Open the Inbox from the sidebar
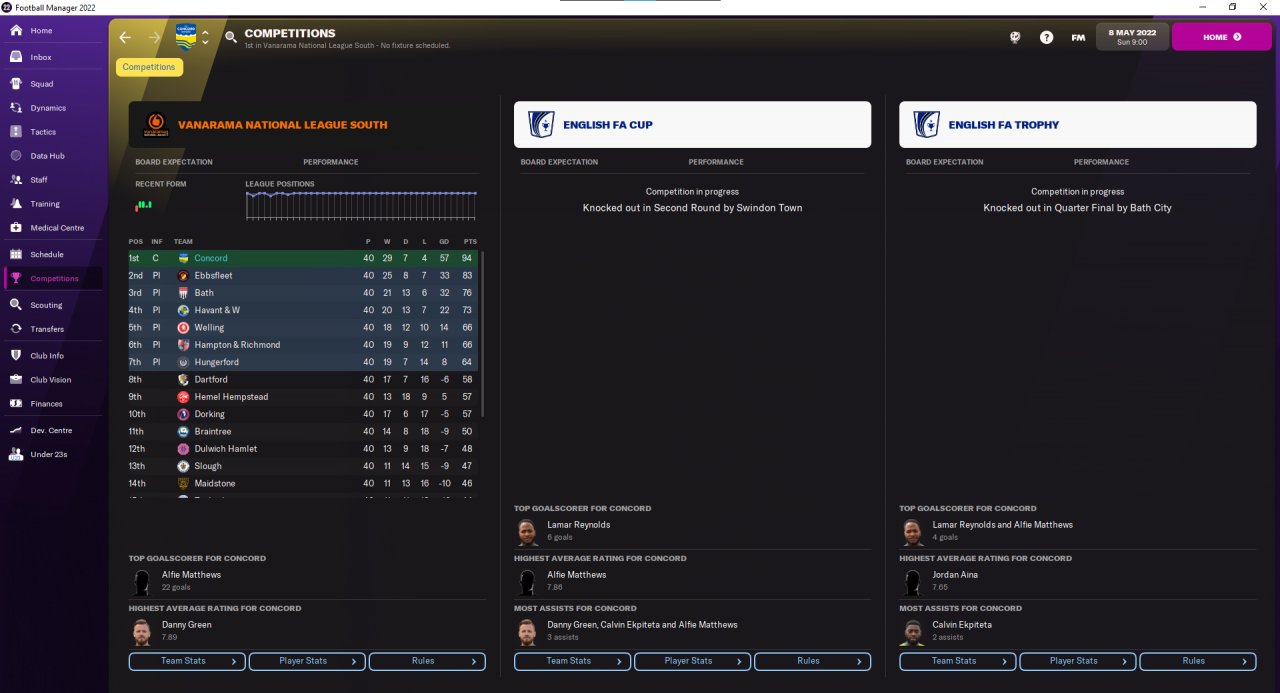Image resolution: width=1280 pixels, height=693 pixels. coord(40,57)
